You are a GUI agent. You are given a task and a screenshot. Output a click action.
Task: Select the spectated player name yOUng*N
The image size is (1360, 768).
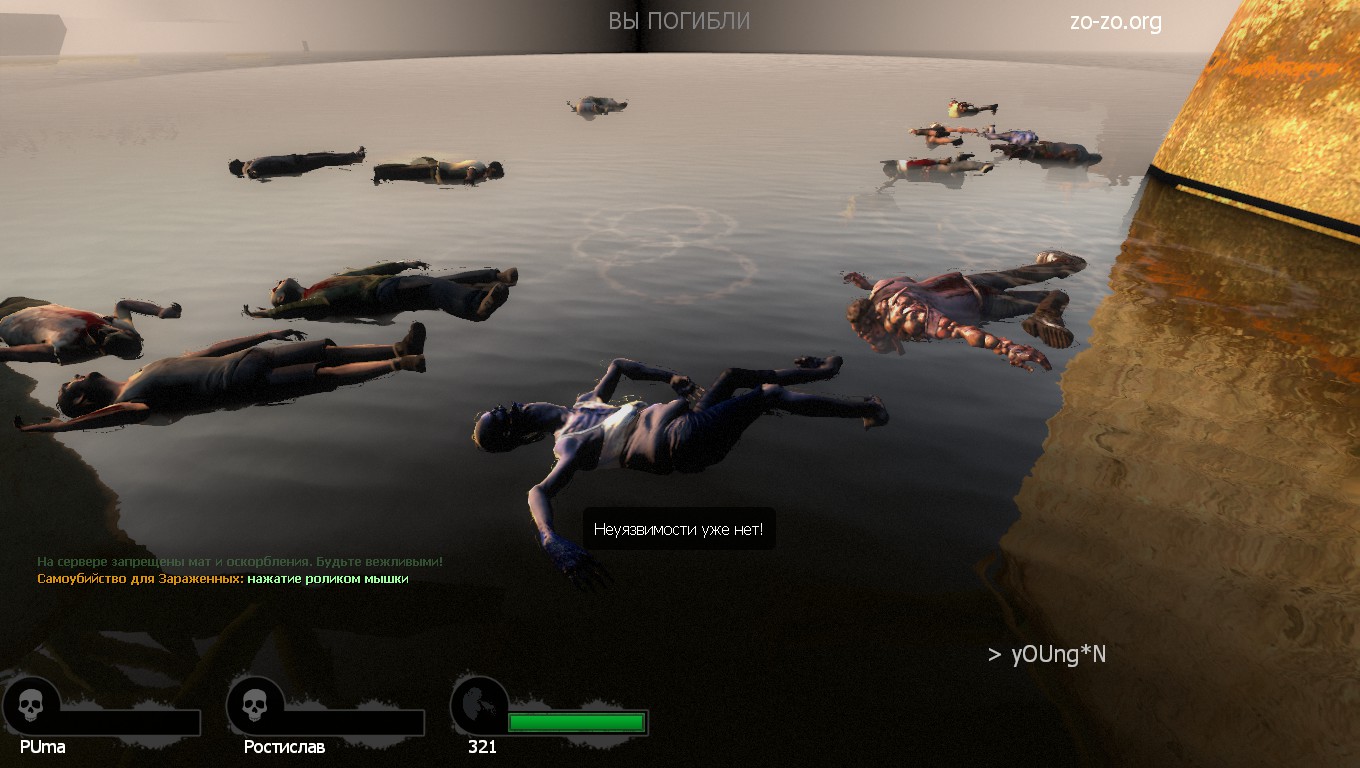coord(1058,655)
